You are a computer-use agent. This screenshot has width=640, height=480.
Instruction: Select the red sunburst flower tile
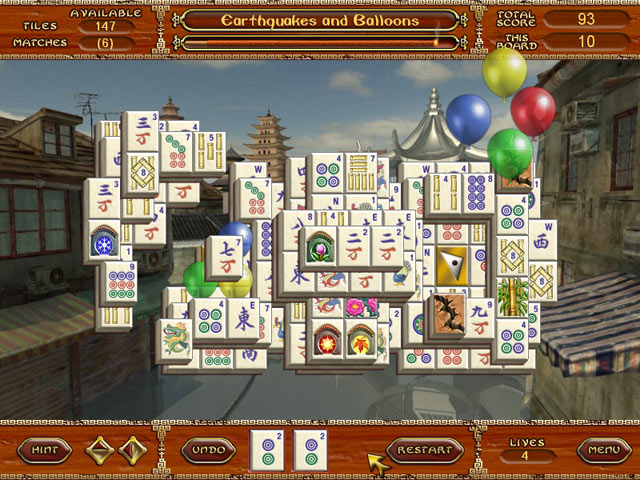click(326, 339)
